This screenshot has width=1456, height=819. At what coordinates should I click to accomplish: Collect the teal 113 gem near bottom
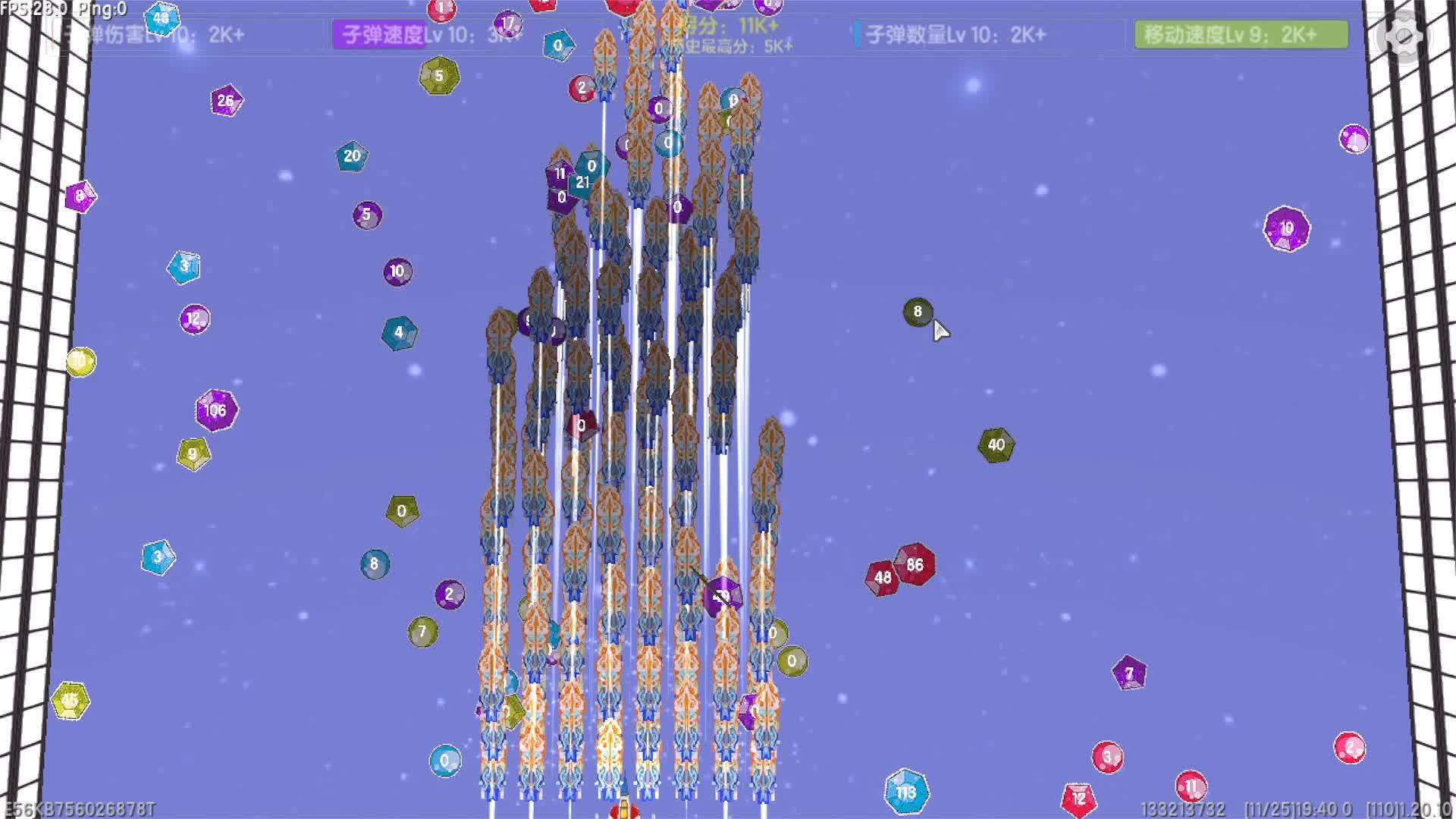click(907, 791)
